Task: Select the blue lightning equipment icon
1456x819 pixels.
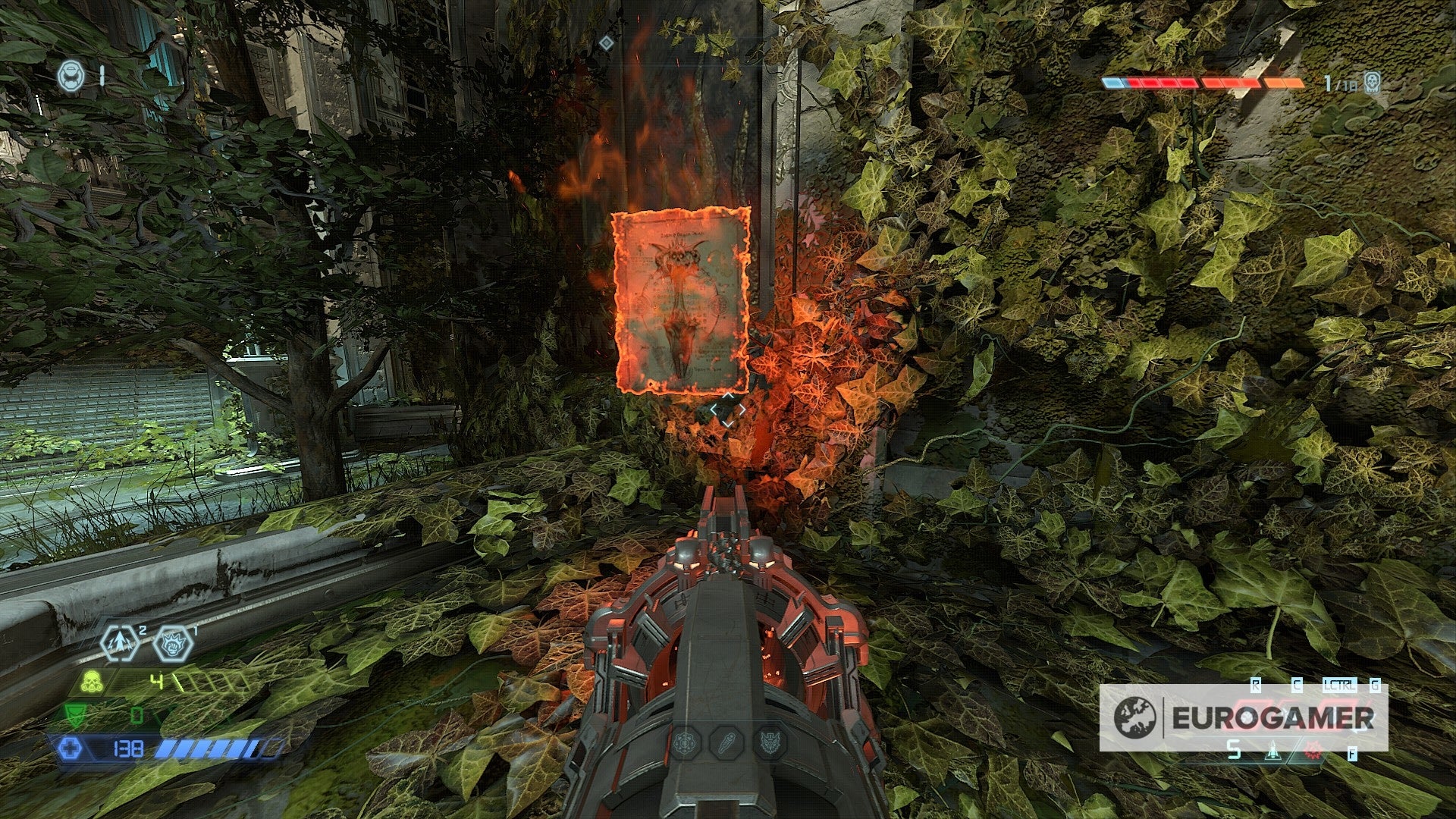Action: point(119,643)
